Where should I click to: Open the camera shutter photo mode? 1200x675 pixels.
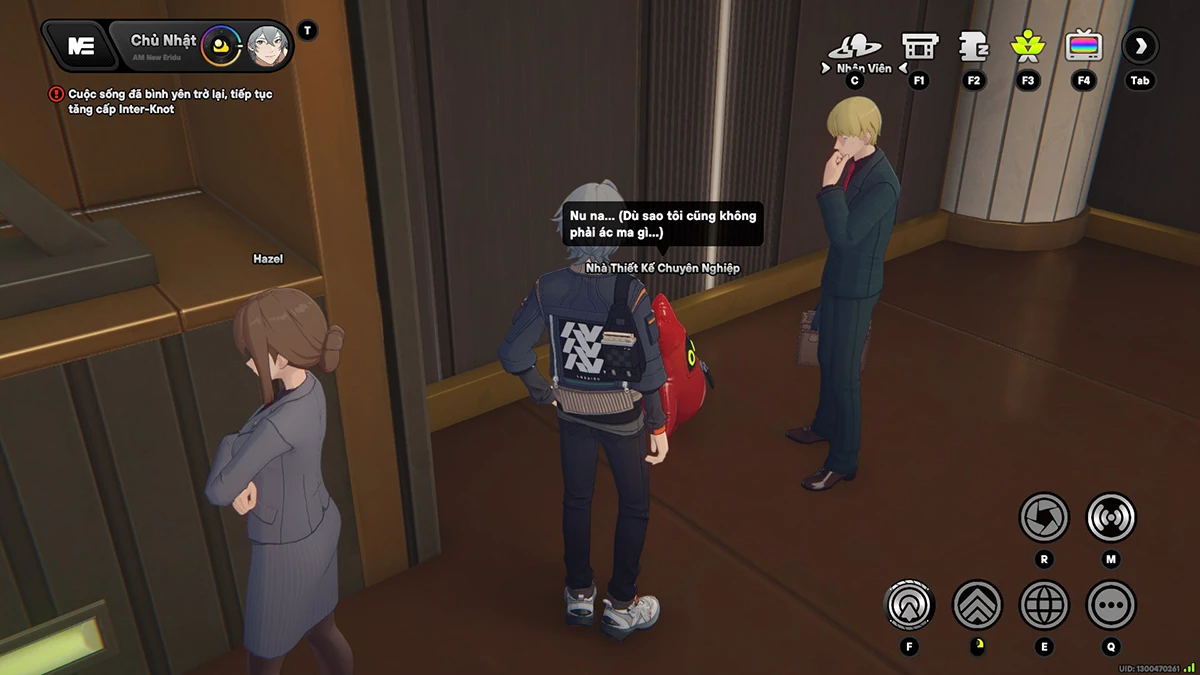coord(1044,518)
